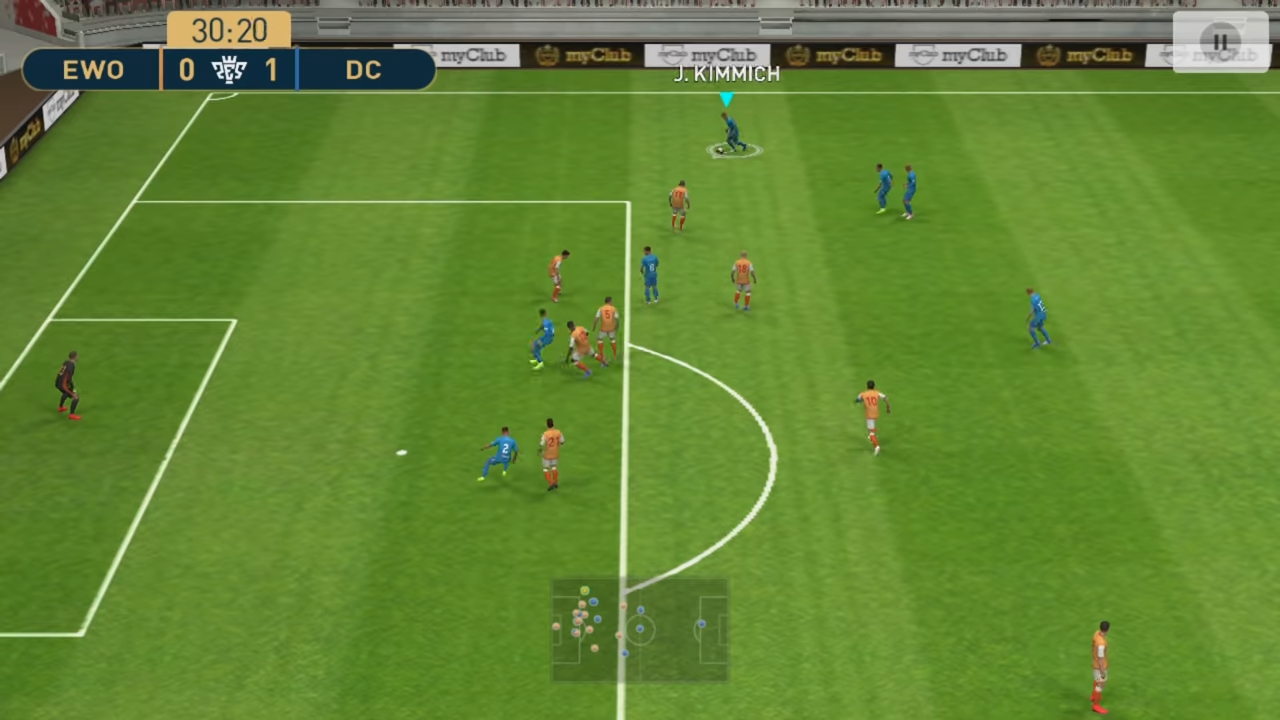
Task: Select the J. KIMMICH name label
Action: point(726,73)
